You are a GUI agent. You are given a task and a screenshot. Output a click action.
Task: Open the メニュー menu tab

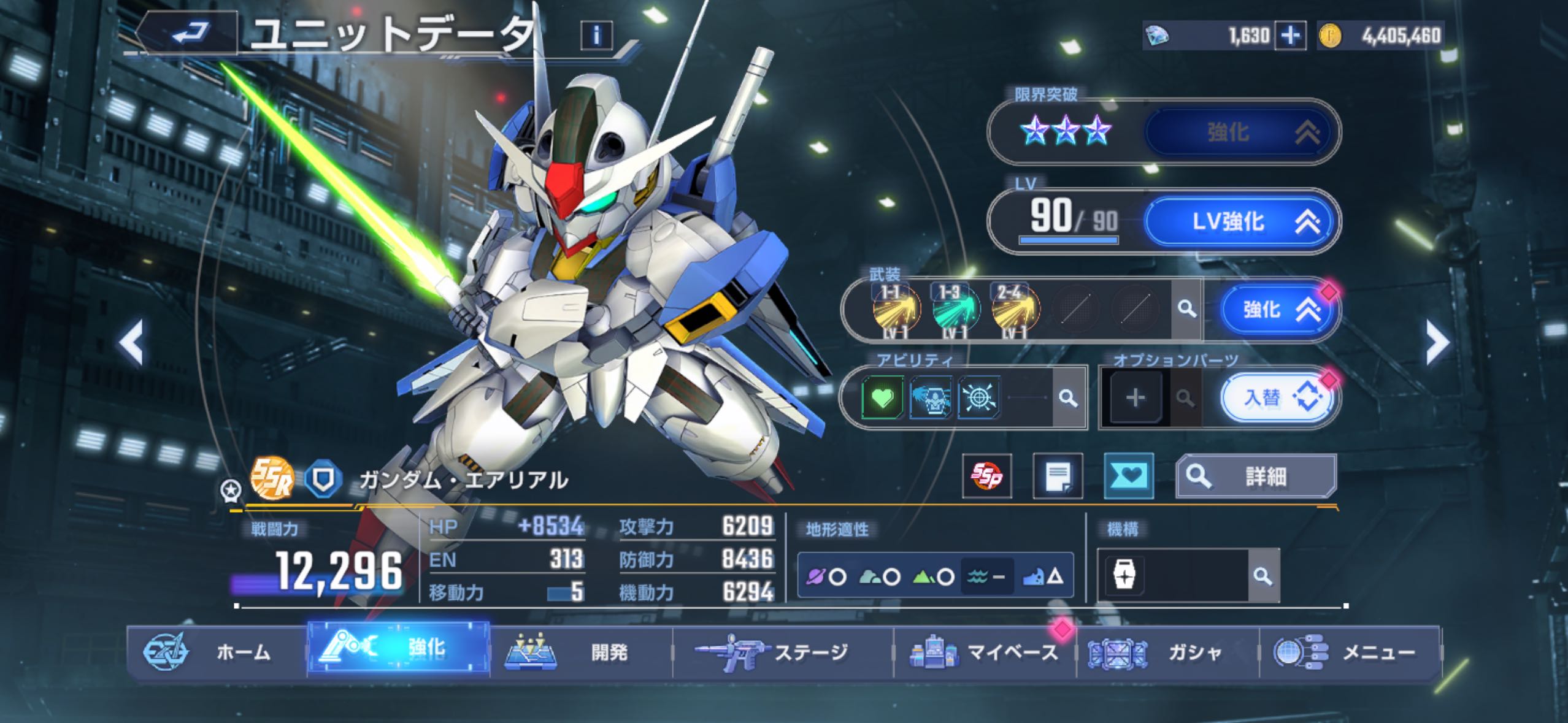point(1350,652)
